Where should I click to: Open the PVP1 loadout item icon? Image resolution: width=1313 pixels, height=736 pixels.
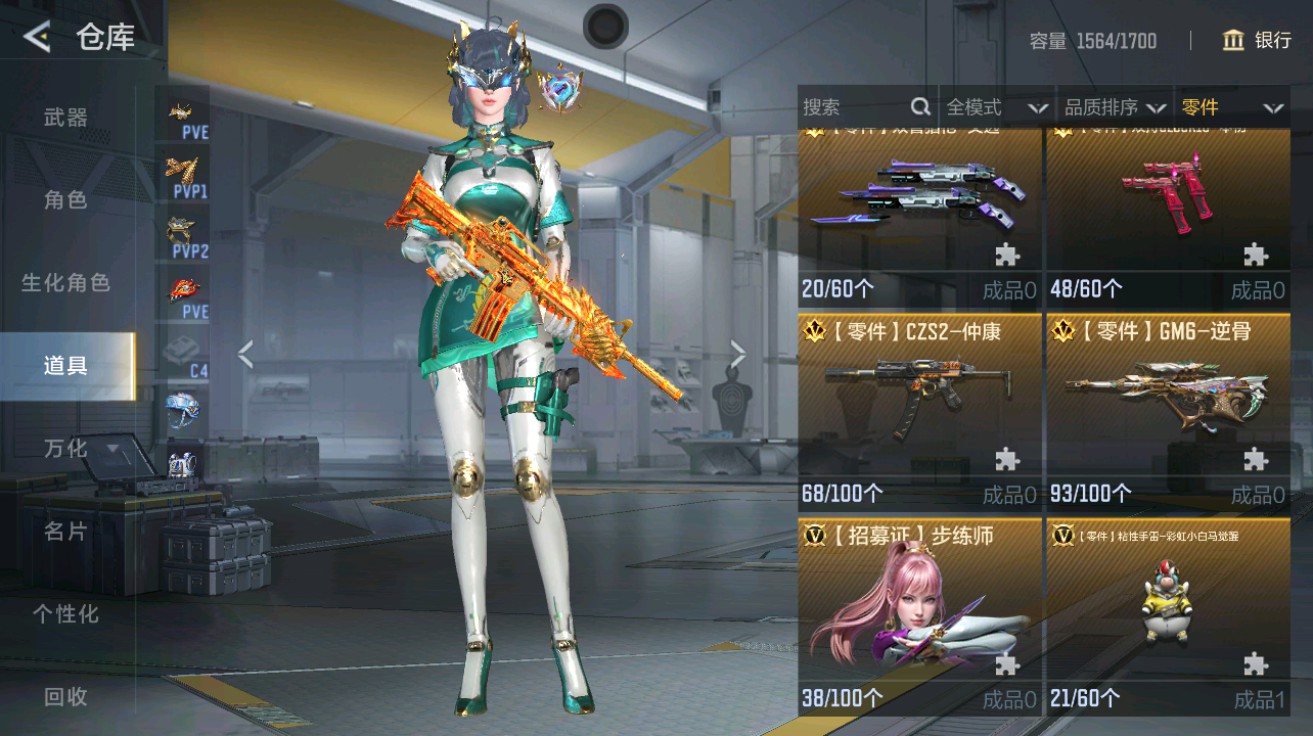[180, 168]
